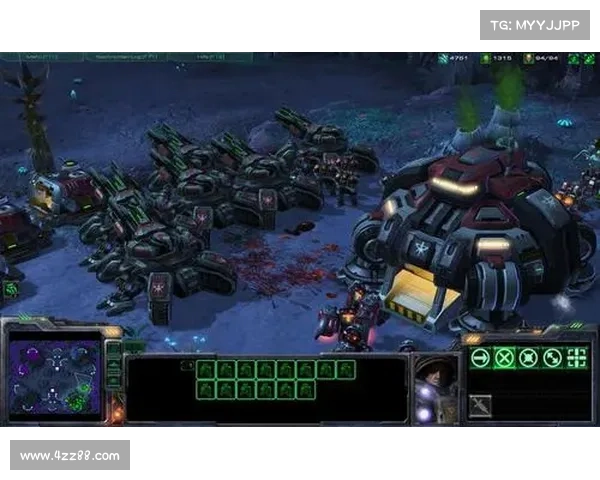
Task: Activate the Attack crosshair command
Action: (x=577, y=358)
